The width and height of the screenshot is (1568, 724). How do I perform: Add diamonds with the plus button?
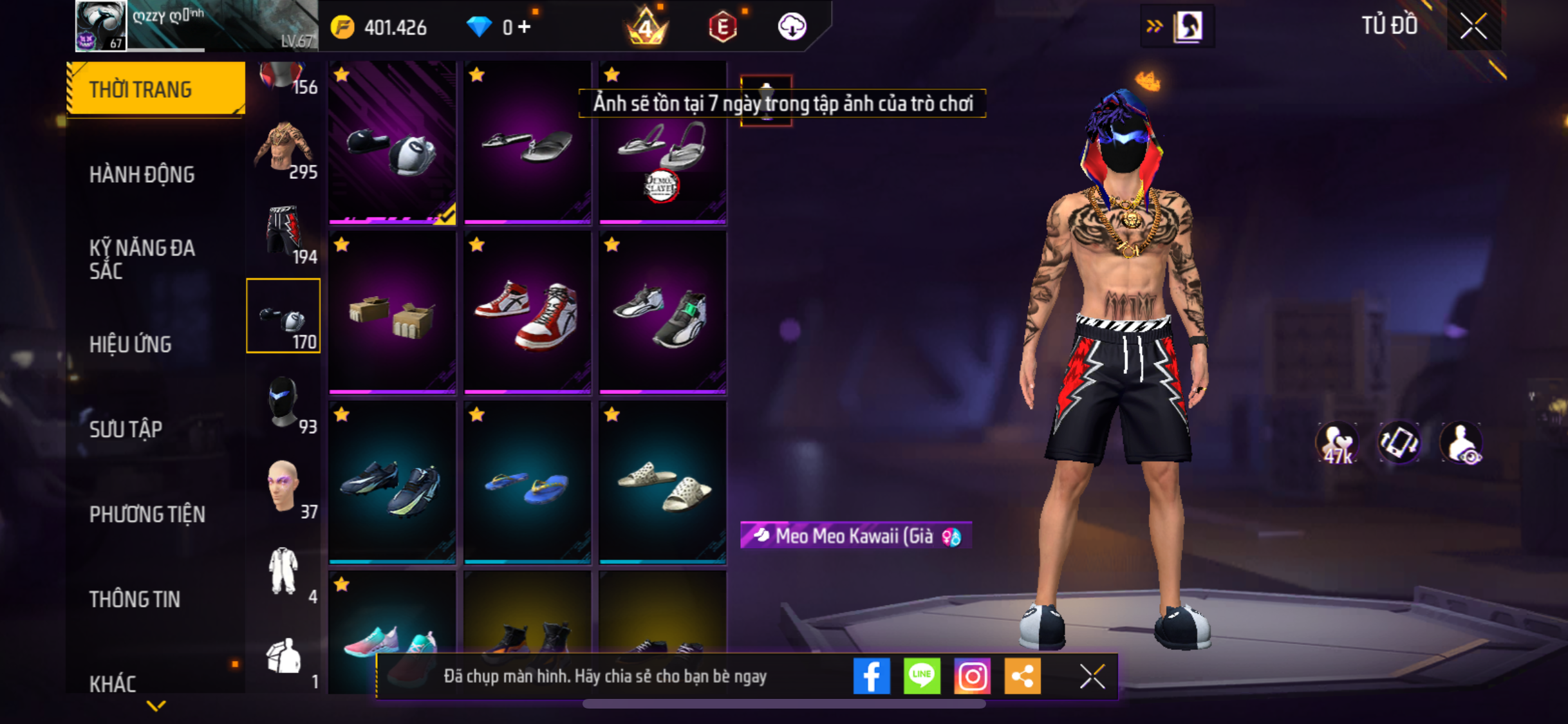[525, 27]
